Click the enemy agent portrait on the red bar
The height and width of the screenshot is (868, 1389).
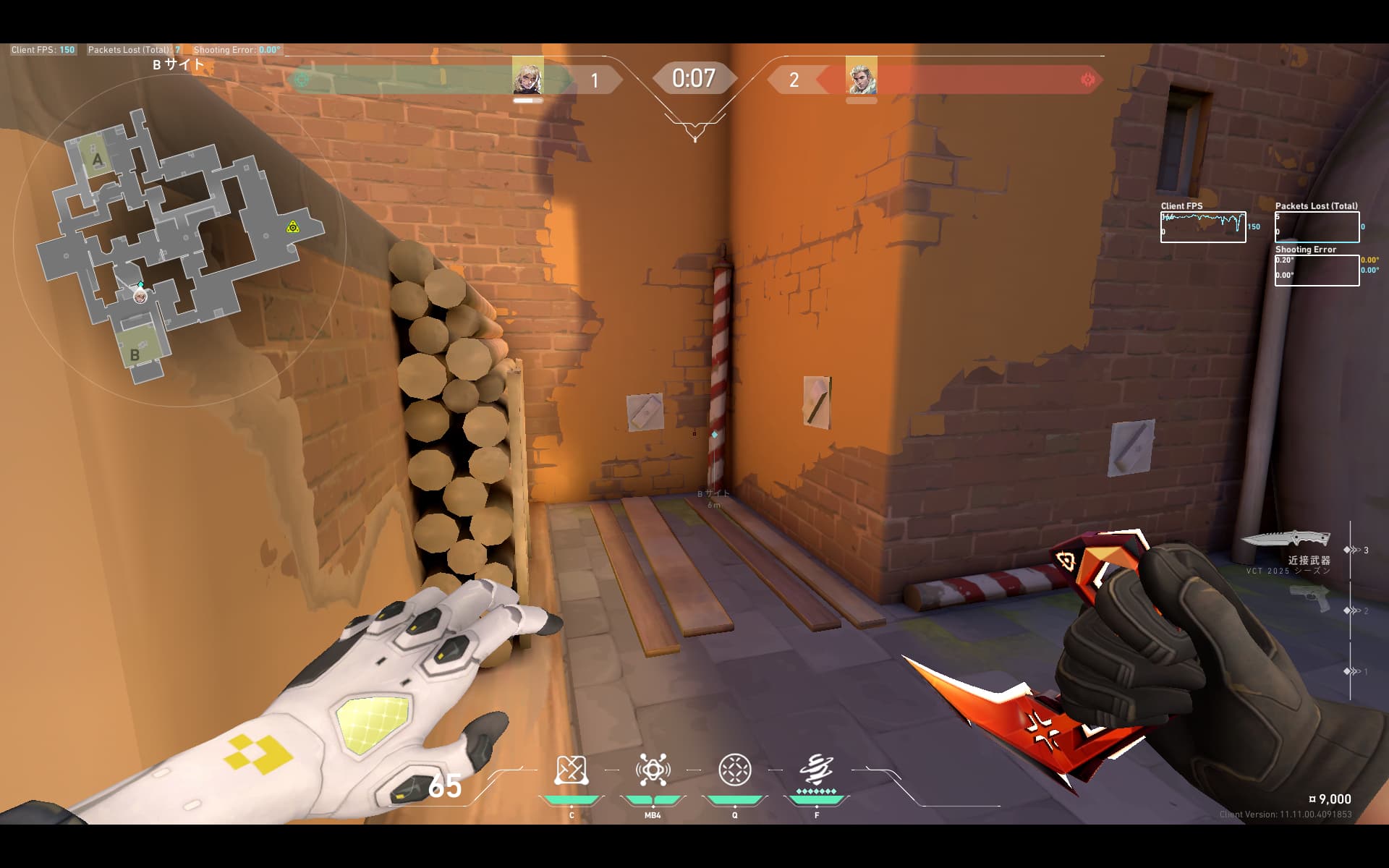point(861,76)
